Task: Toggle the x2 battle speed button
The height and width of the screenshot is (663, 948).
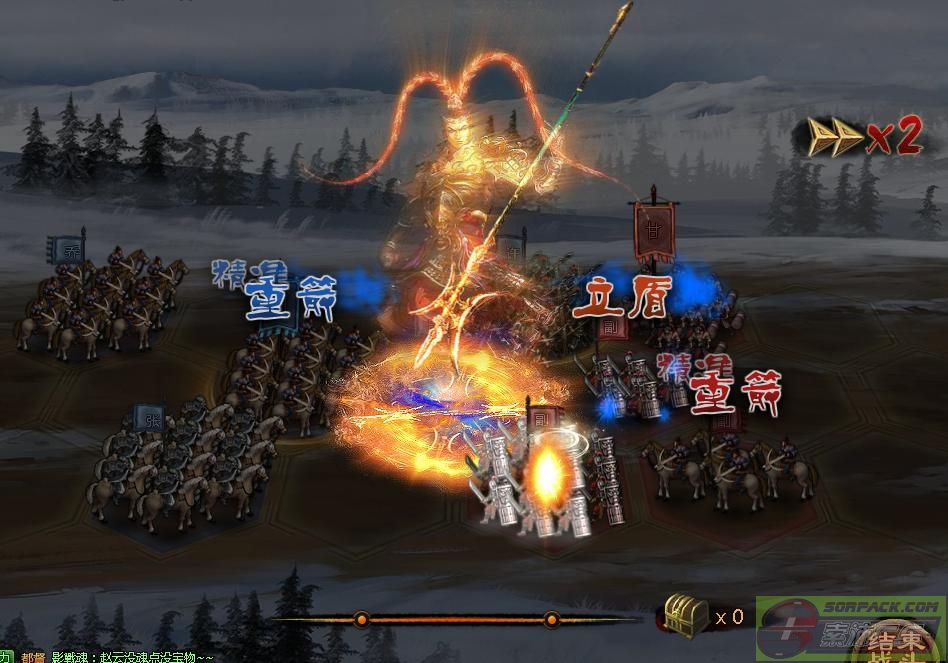Action: (866, 137)
